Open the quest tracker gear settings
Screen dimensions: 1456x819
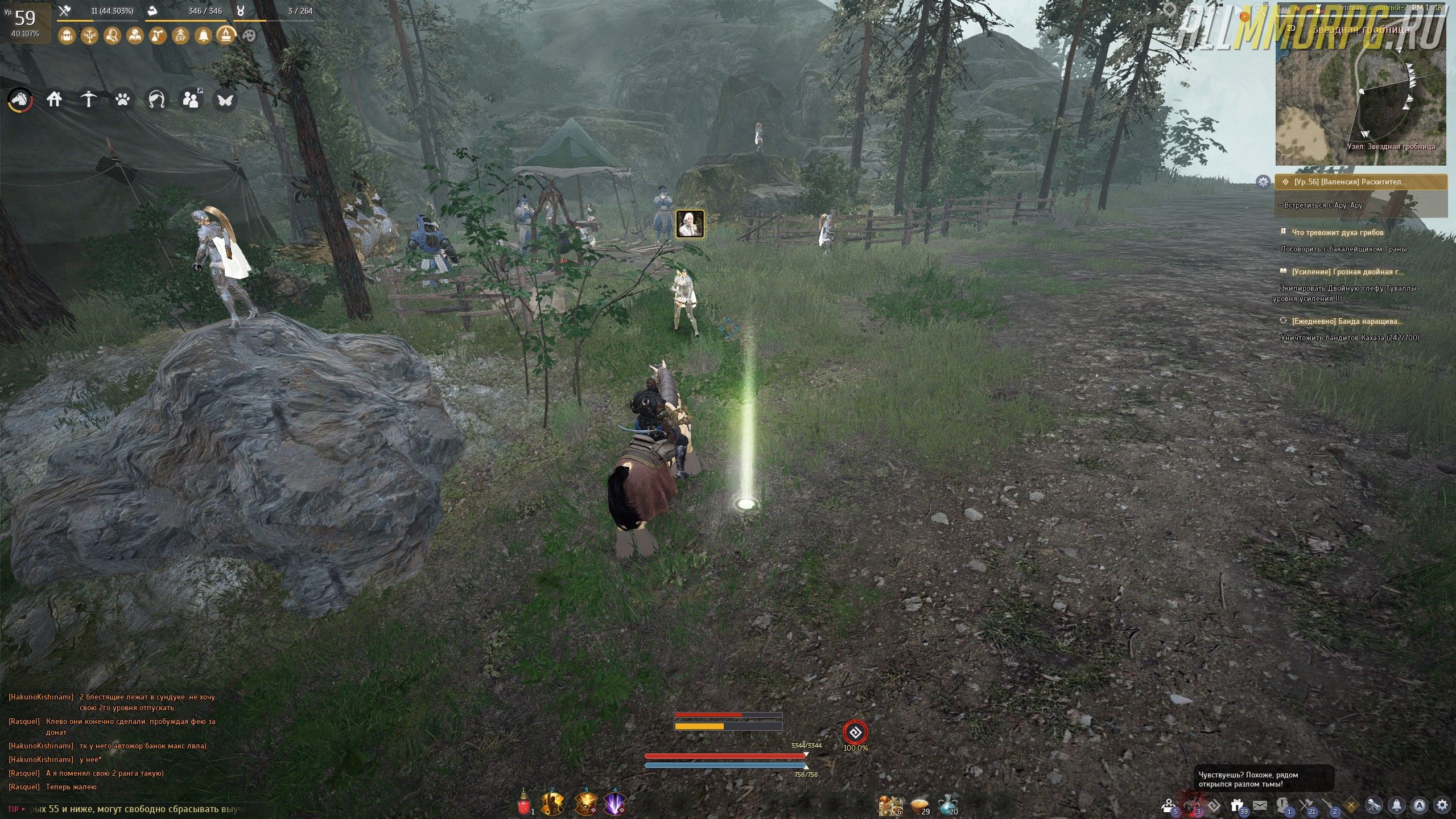tap(1263, 182)
